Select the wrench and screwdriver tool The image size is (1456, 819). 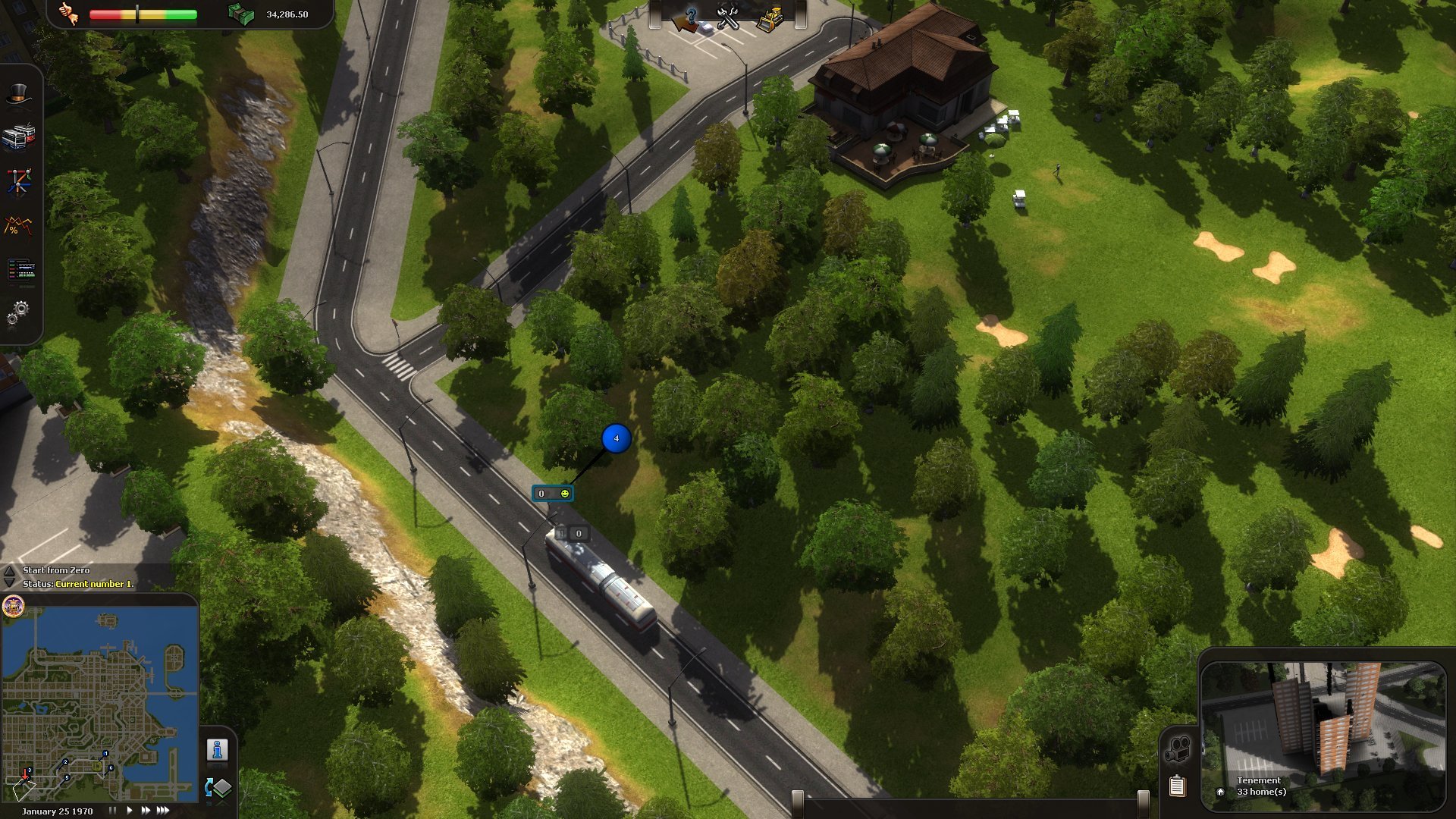[x=728, y=18]
